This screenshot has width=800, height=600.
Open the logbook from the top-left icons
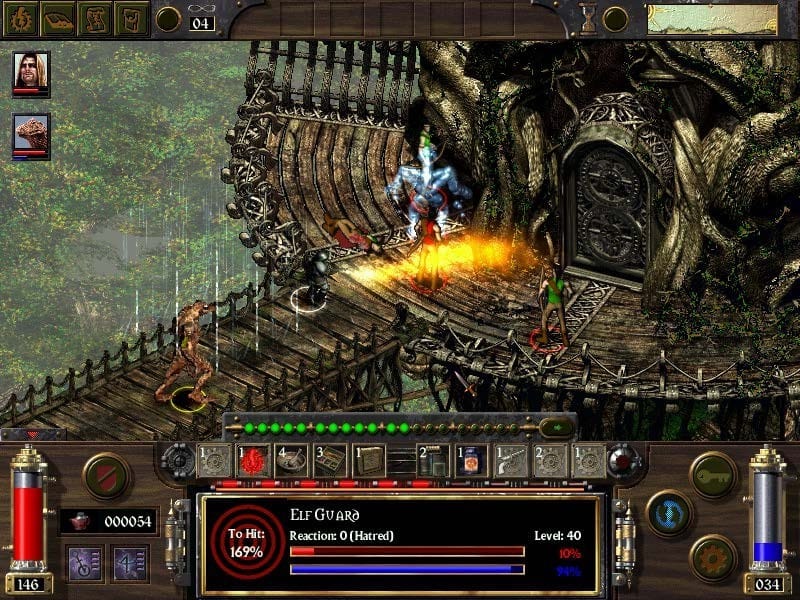pos(22,18)
